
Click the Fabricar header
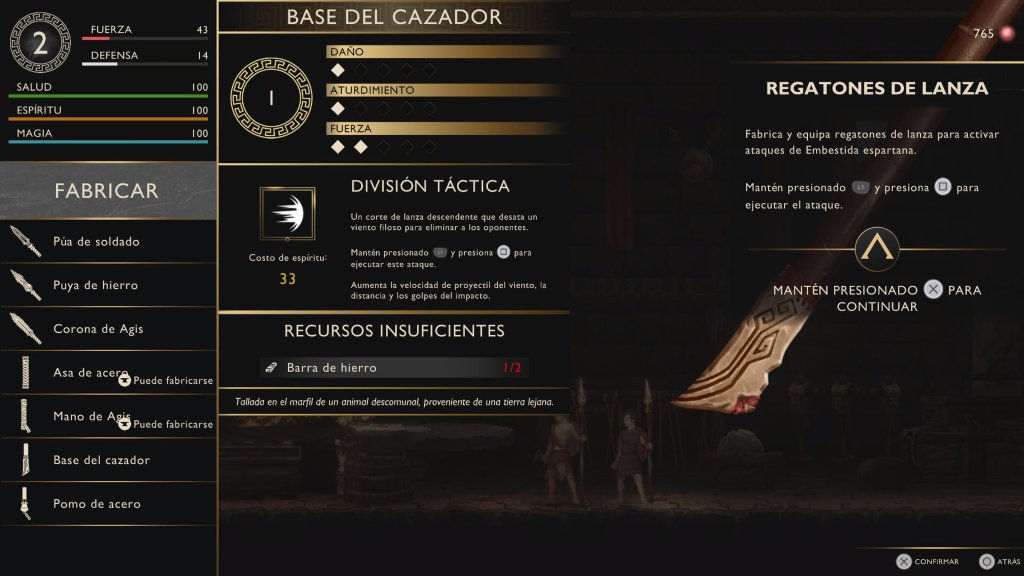coord(107,190)
